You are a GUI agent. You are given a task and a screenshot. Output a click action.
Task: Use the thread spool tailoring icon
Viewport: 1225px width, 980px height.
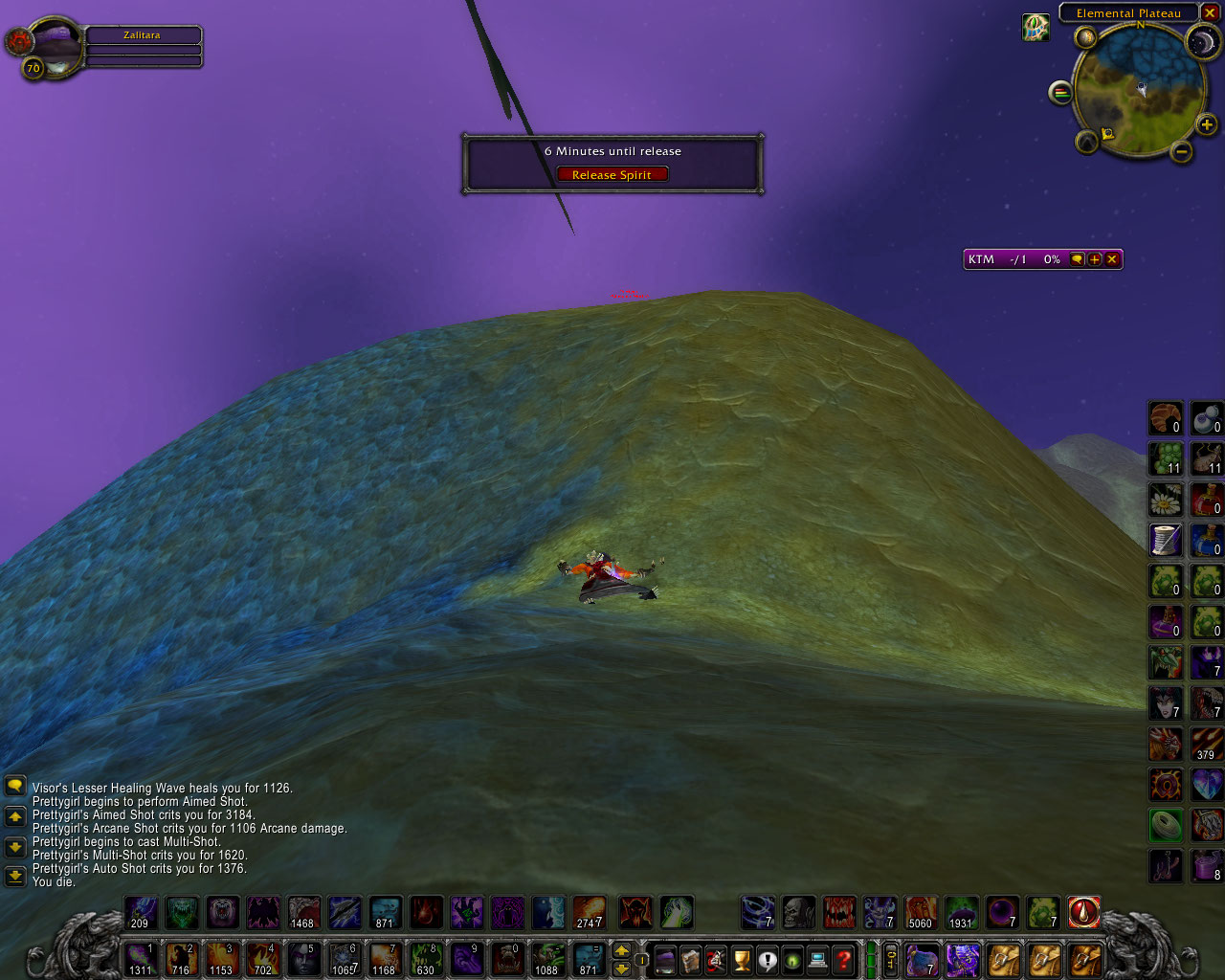[x=1165, y=541]
